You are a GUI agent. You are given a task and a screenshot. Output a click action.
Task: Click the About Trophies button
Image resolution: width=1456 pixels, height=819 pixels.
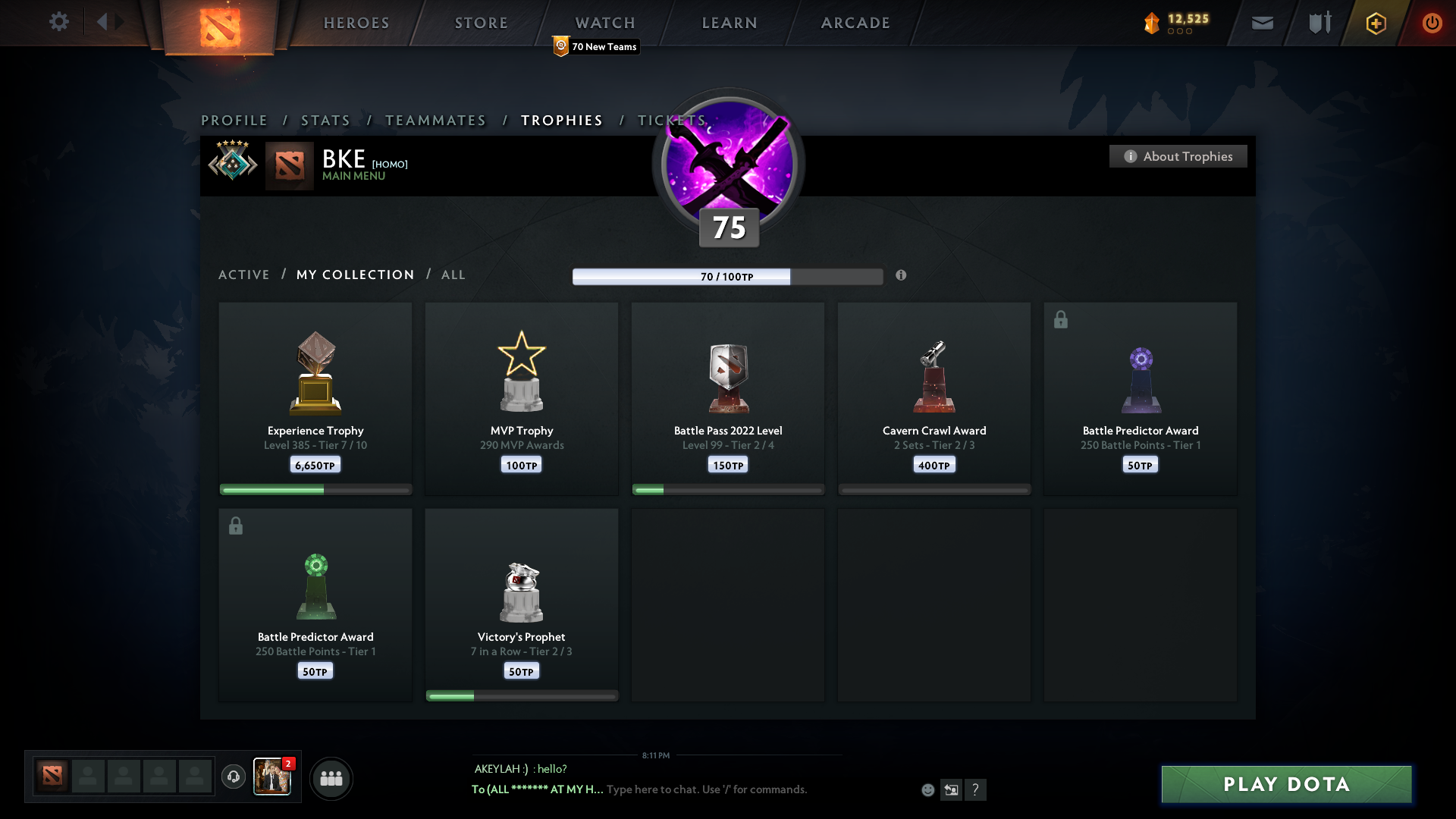coord(1178,156)
